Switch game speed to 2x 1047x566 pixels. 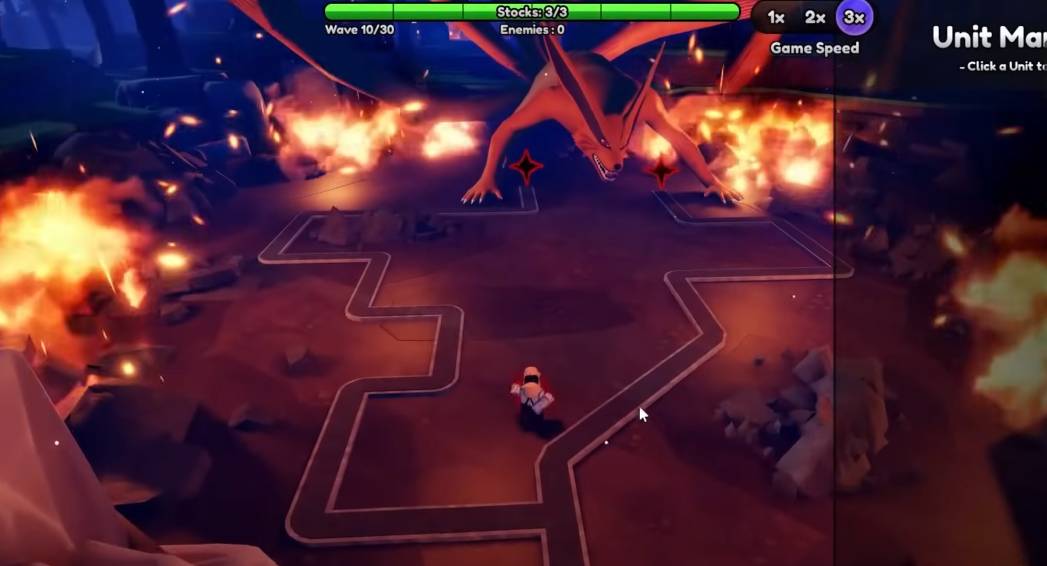815,18
